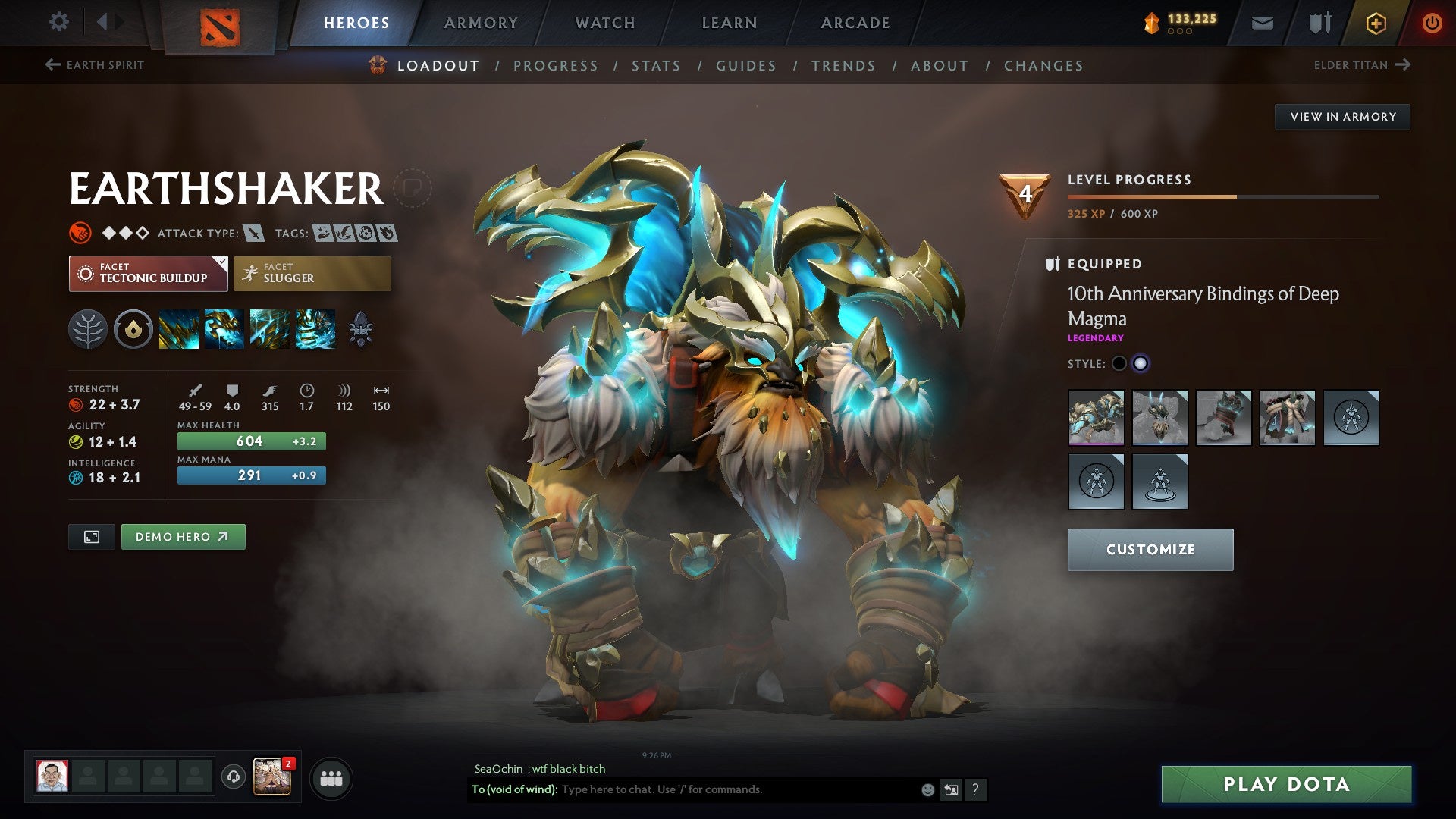Open Dota Plus via the gold hexagon icon

[1375, 23]
